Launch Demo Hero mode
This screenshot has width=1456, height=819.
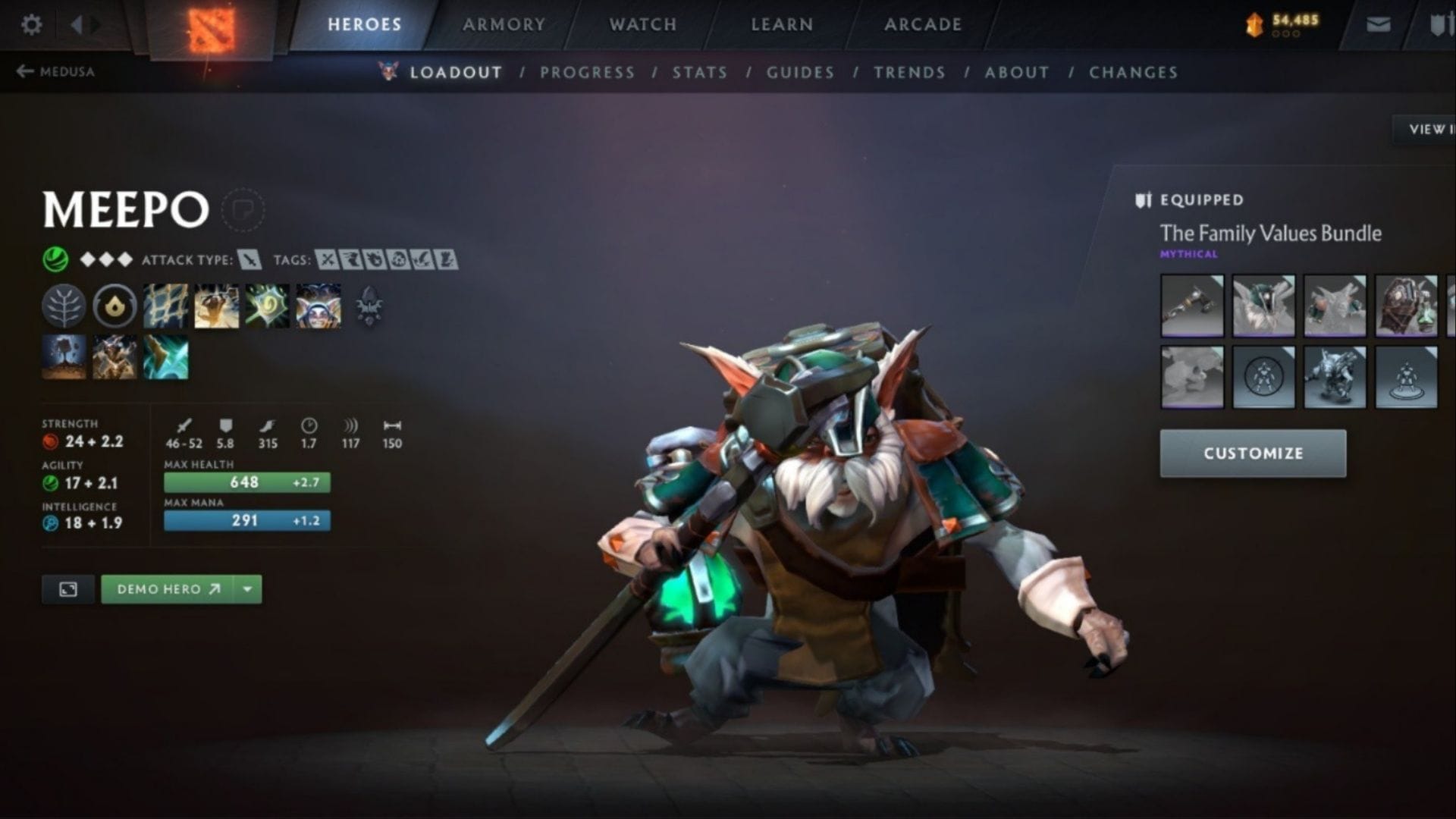tap(168, 589)
